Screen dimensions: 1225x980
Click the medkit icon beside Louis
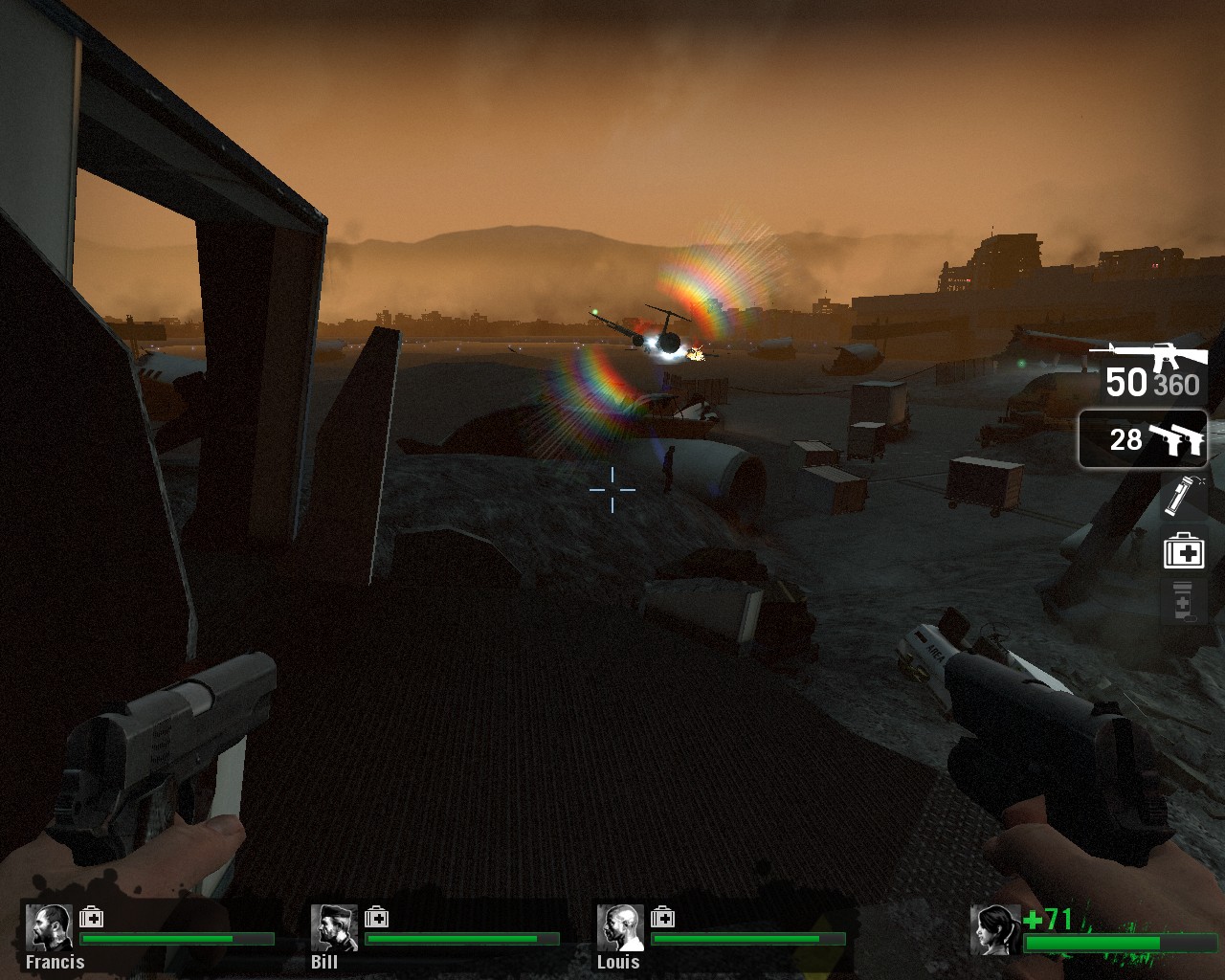tap(662, 918)
